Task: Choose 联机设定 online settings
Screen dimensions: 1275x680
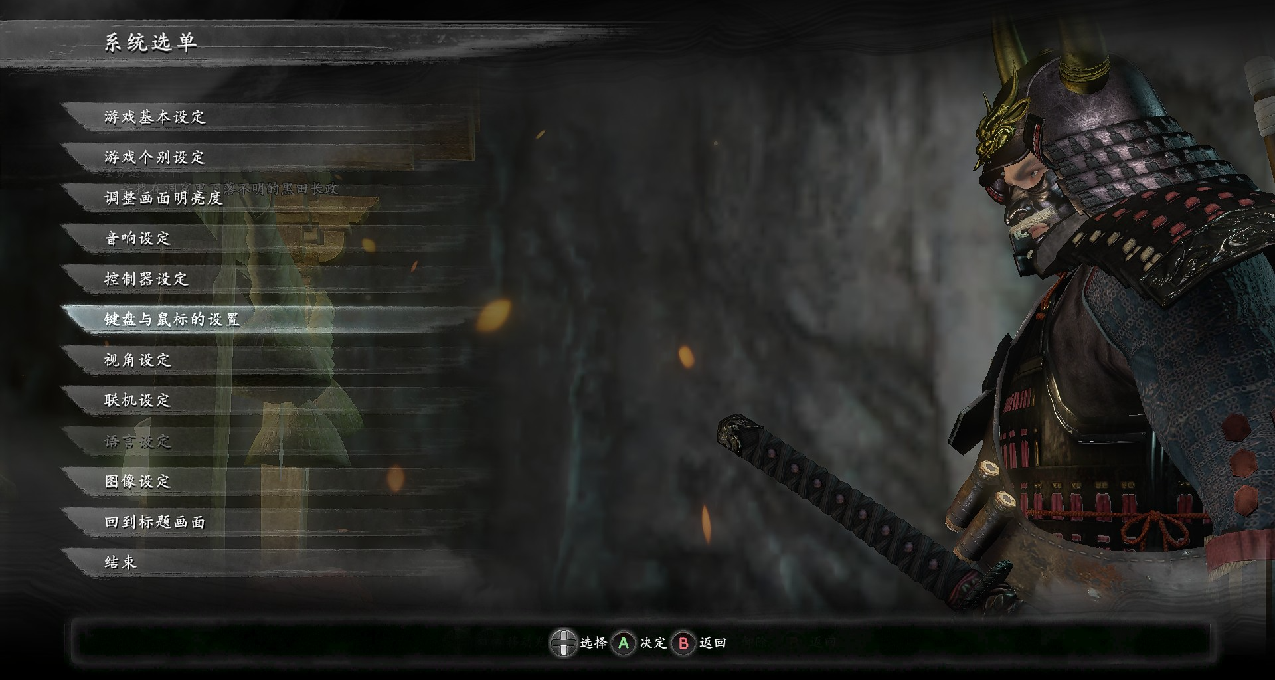Action: [x=138, y=400]
